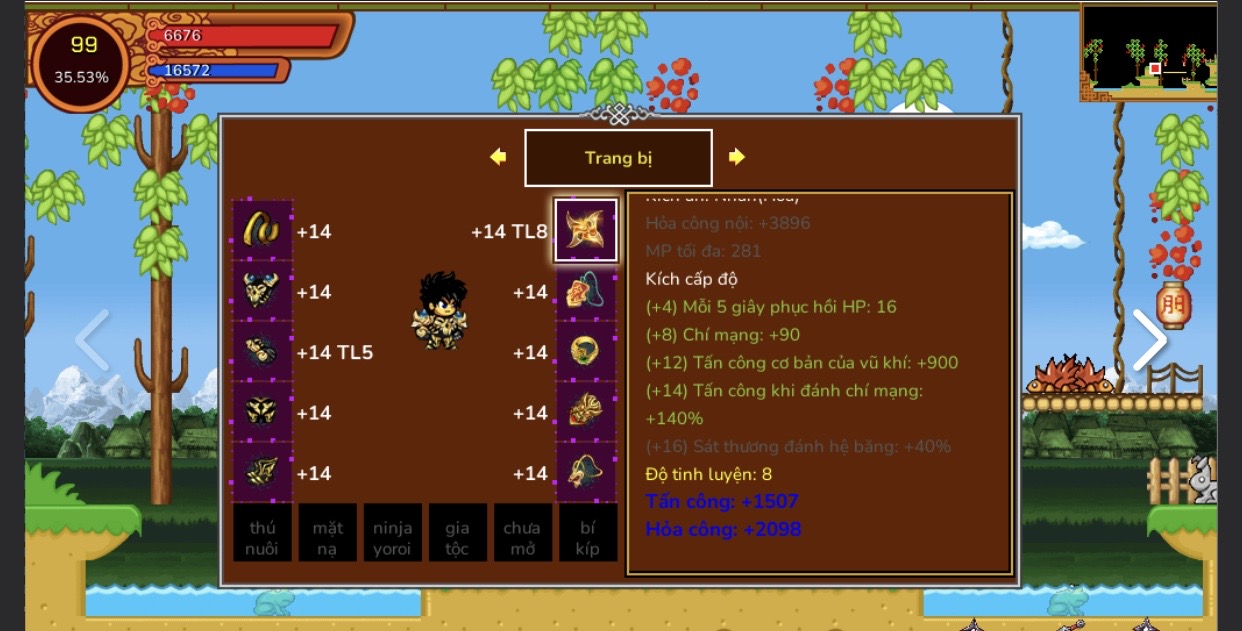Select the golden chest armor slot

(x=262, y=292)
